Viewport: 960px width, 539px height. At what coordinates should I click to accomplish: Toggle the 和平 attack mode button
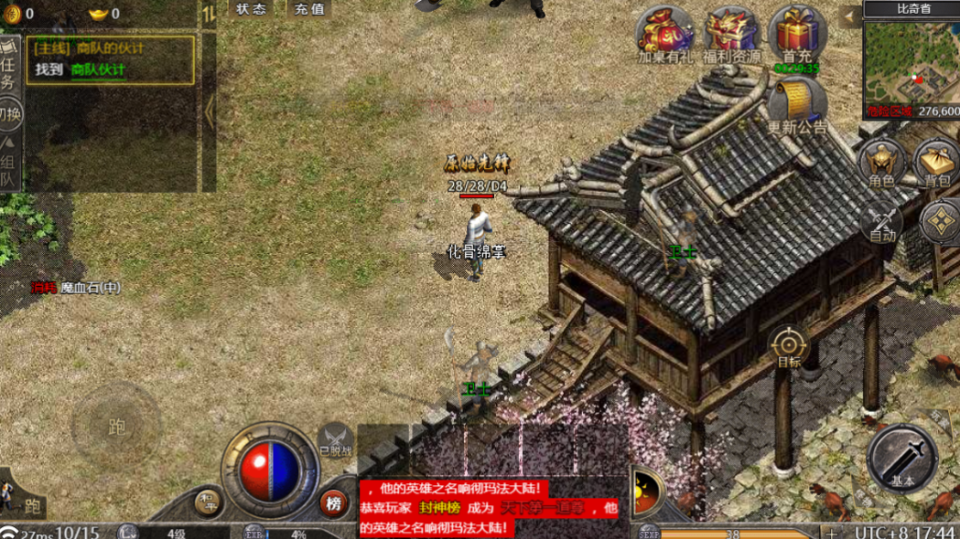pos(207,502)
